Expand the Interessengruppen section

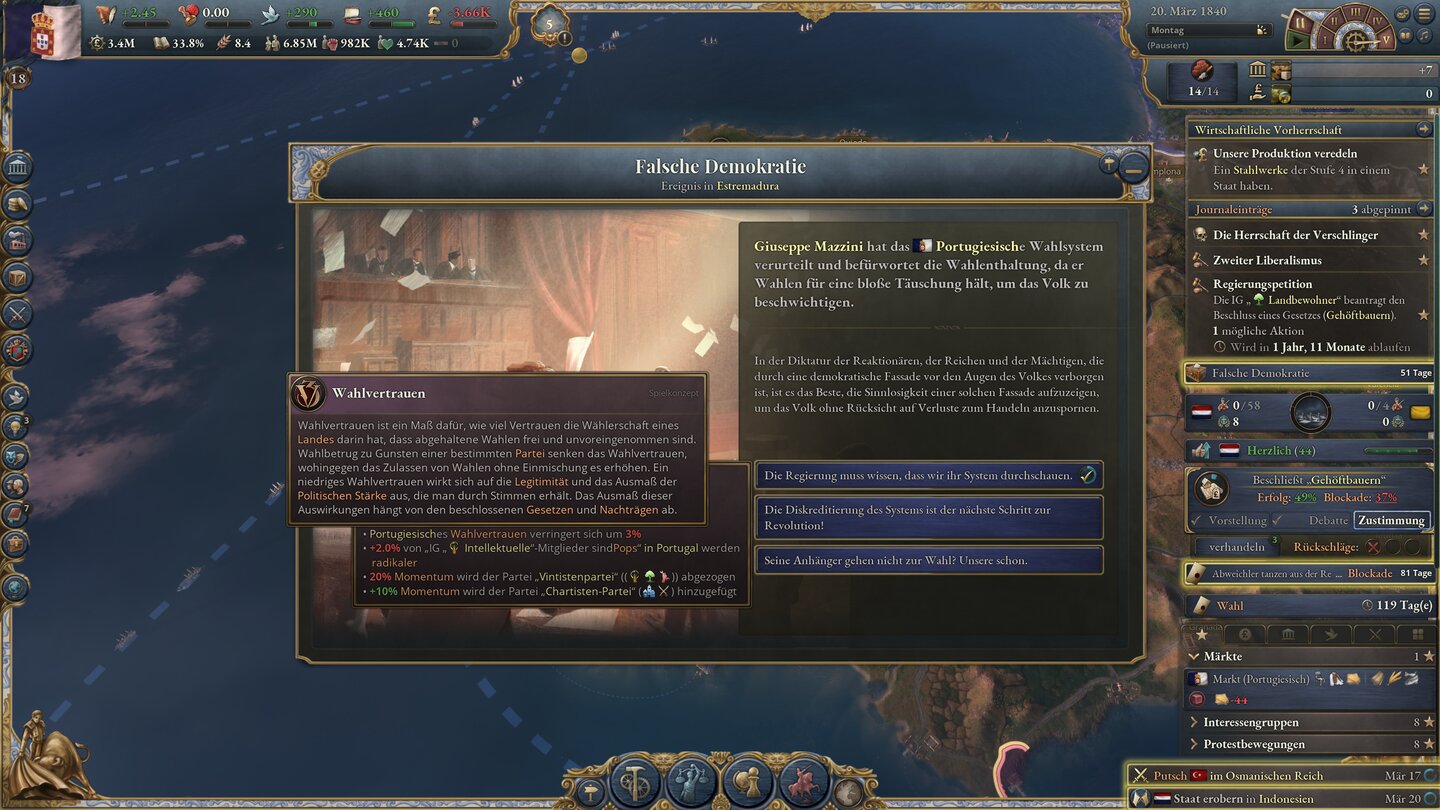[1193, 721]
